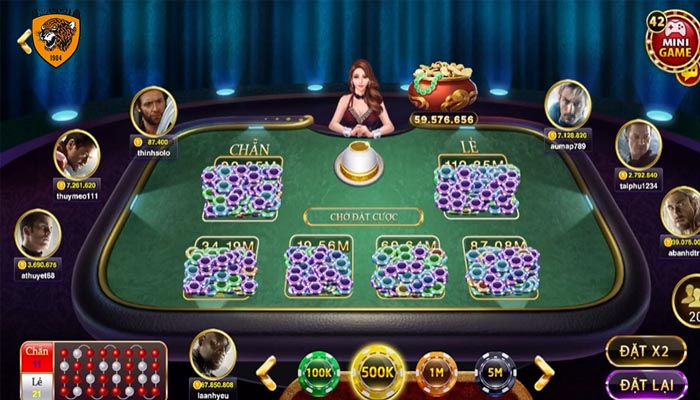Screen dimensions: 700x400
Task: Double the bet with ĐẶT X2
Action: [645, 351]
